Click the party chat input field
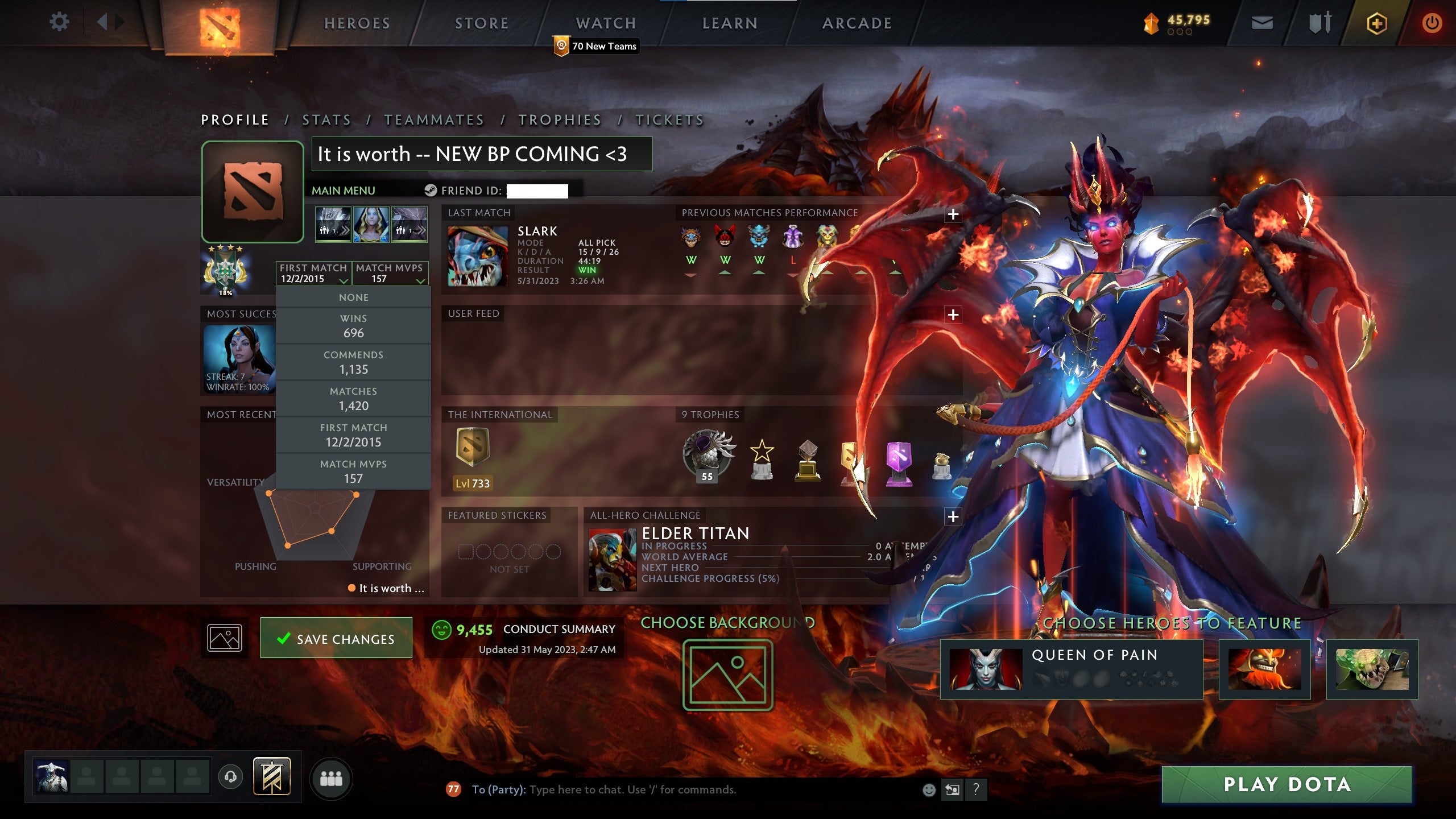Viewport: 1456px width, 819px height. click(x=626, y=789)
